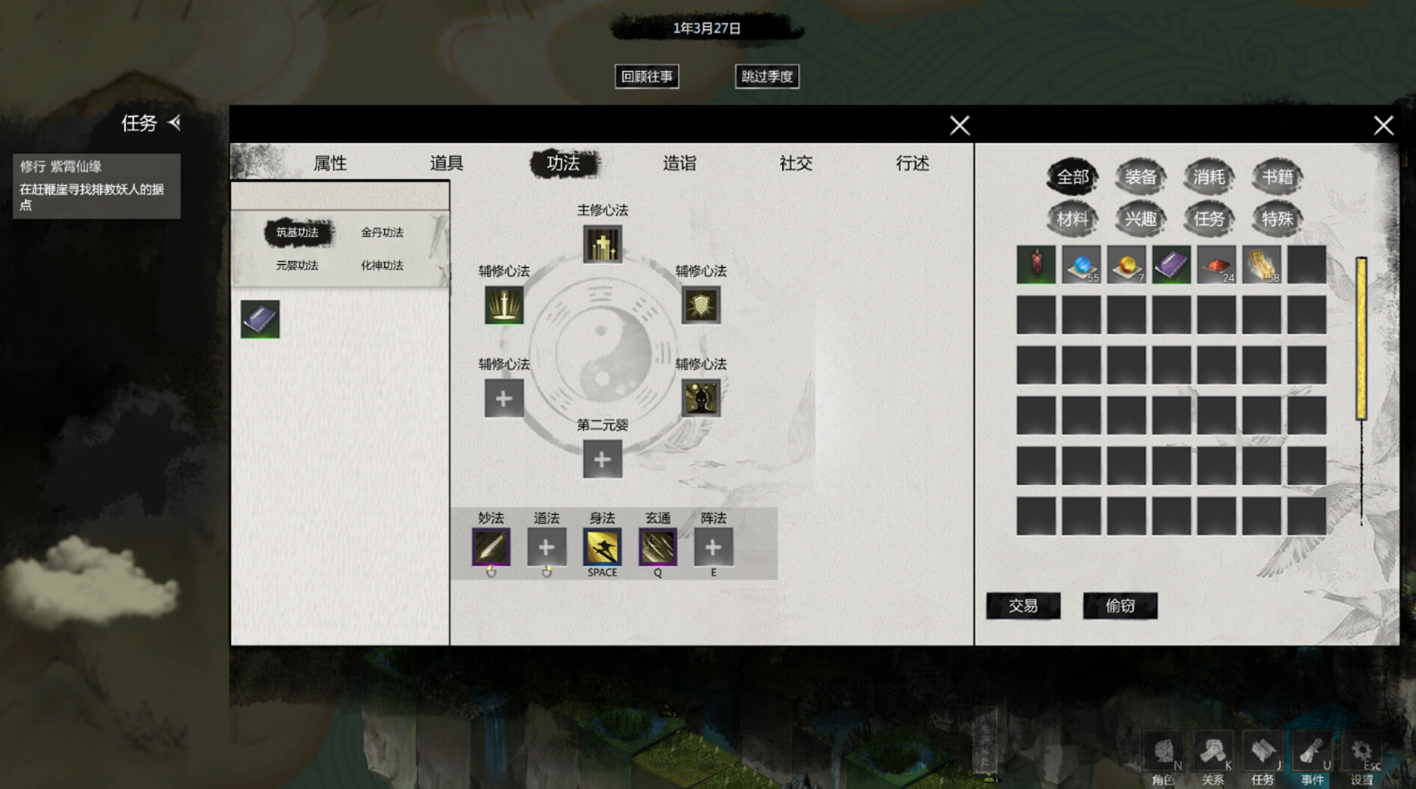Select the 造诣 tab
Image resolution: width=1416 pixels, height=789 pixels.
[679, 163]
